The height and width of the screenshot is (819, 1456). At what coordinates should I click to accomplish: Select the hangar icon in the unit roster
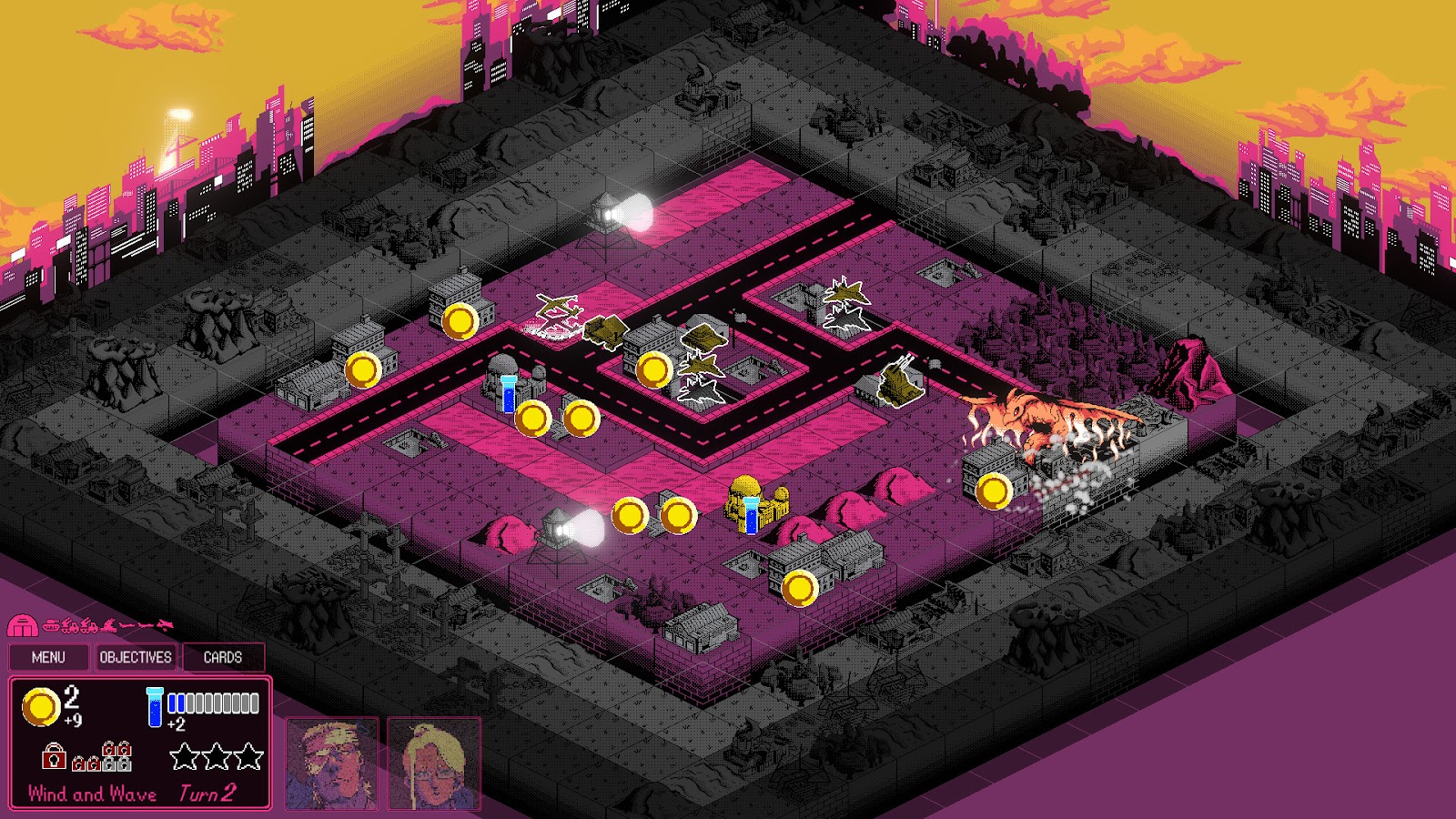click(x=23, y=625)
